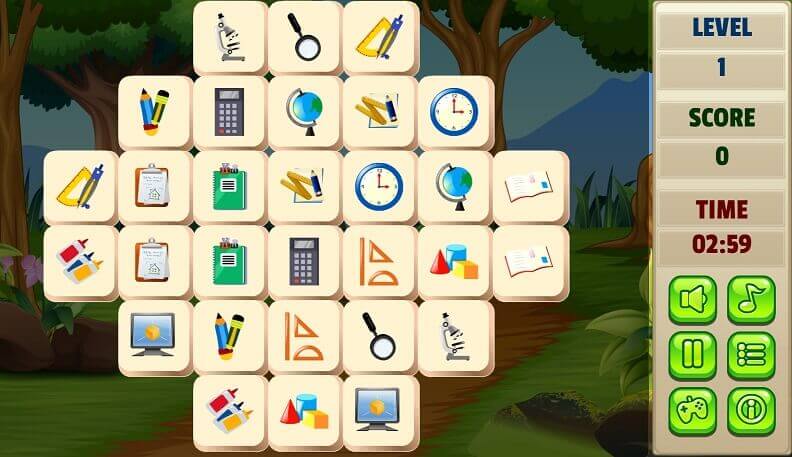Viewport: 792px width, 457px height.
Task: Toggle the music note button
Action: [x=751, y=299]
